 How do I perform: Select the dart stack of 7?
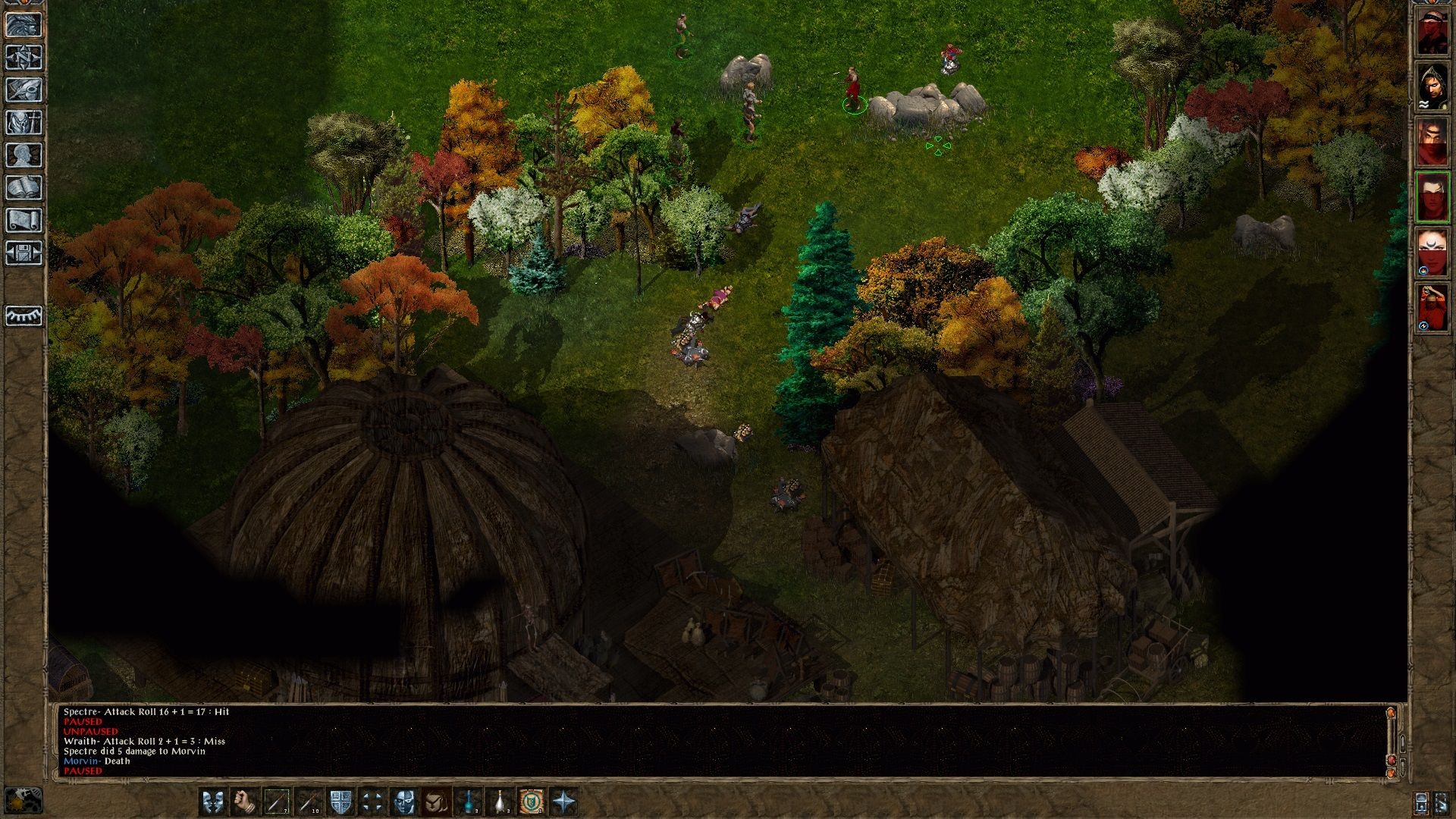pos(277,802)
